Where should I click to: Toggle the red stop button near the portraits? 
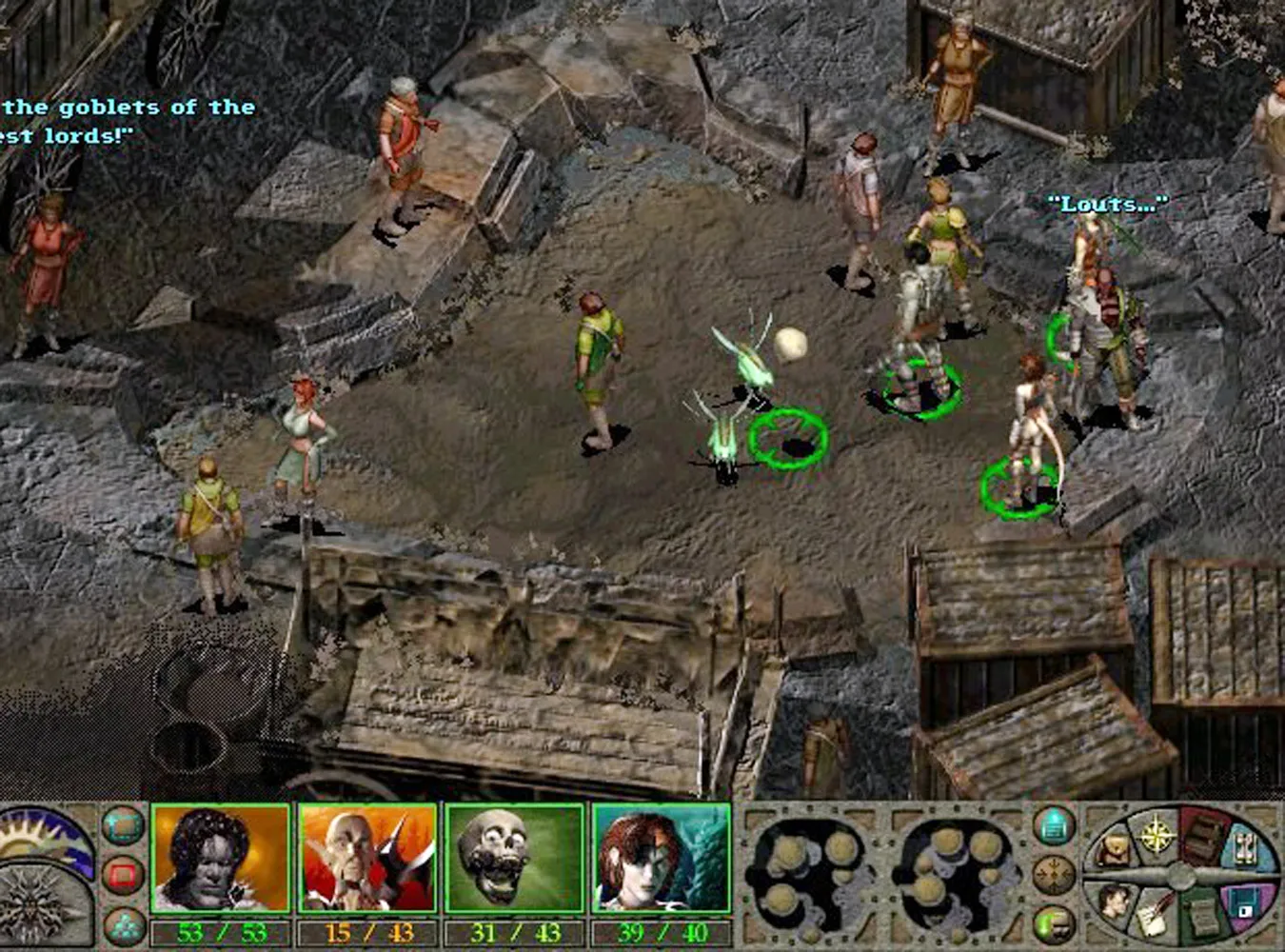124,874
